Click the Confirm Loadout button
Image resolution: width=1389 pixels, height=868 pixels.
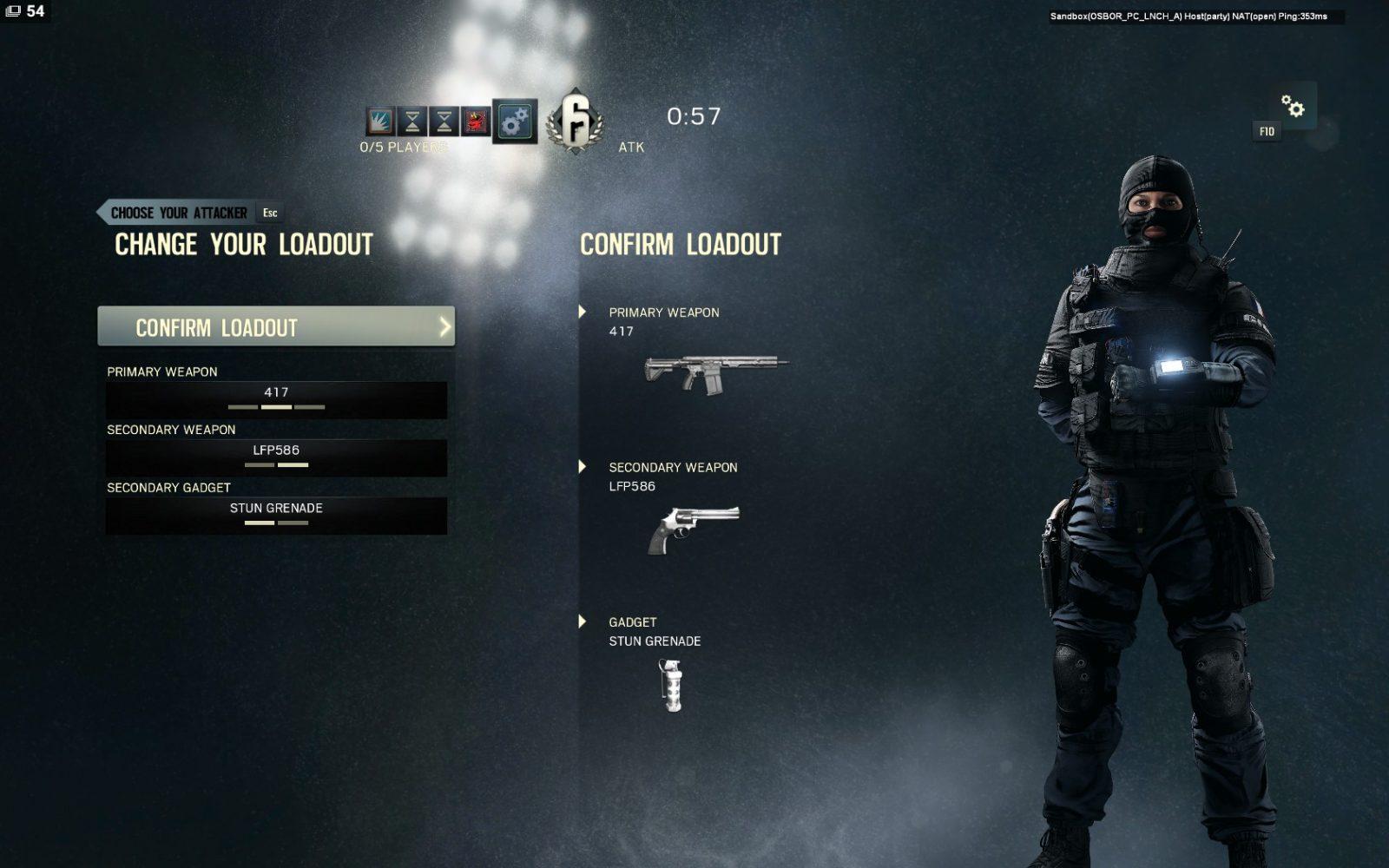(276, 326)
